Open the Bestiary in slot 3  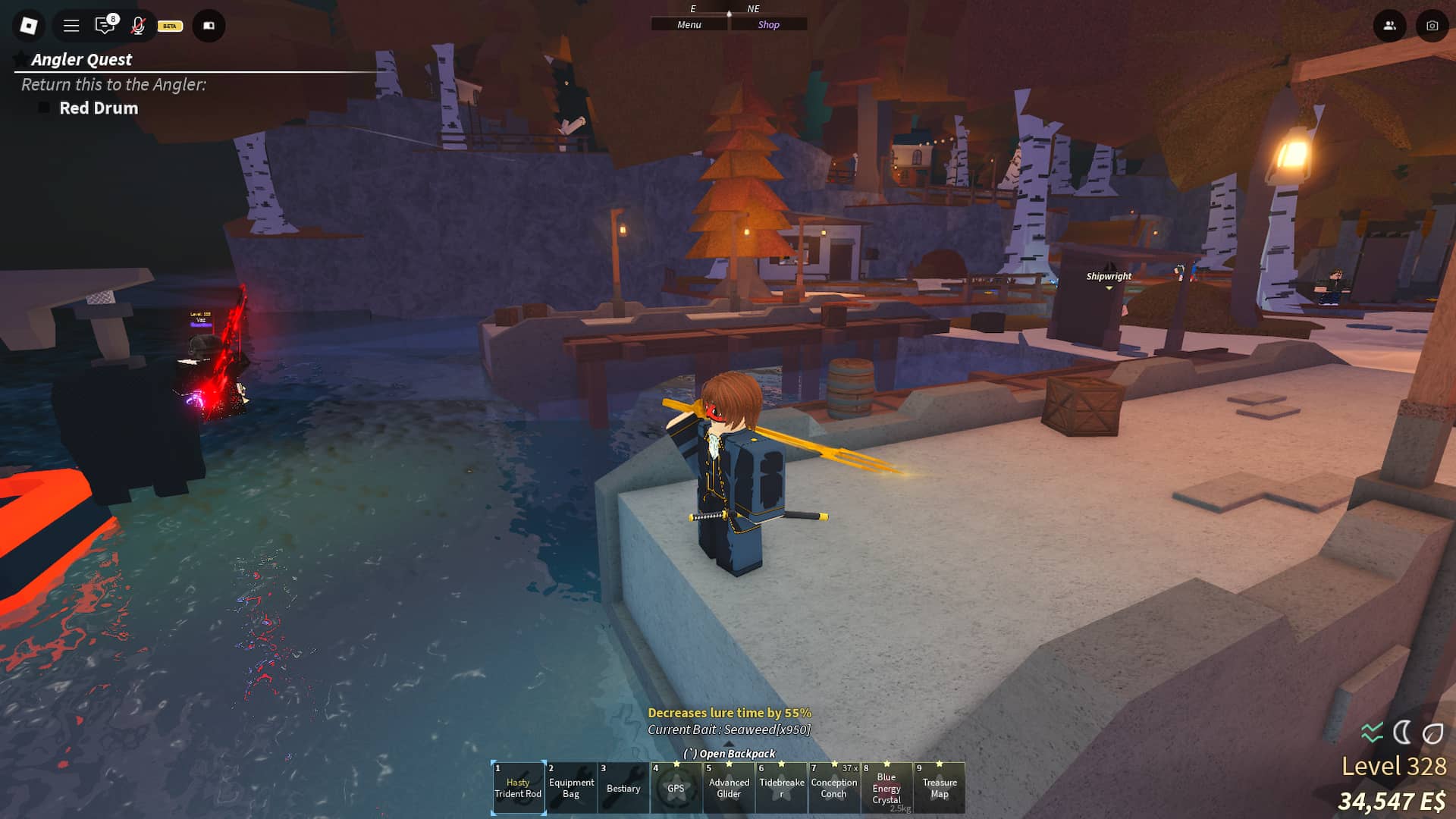[623, 787]
